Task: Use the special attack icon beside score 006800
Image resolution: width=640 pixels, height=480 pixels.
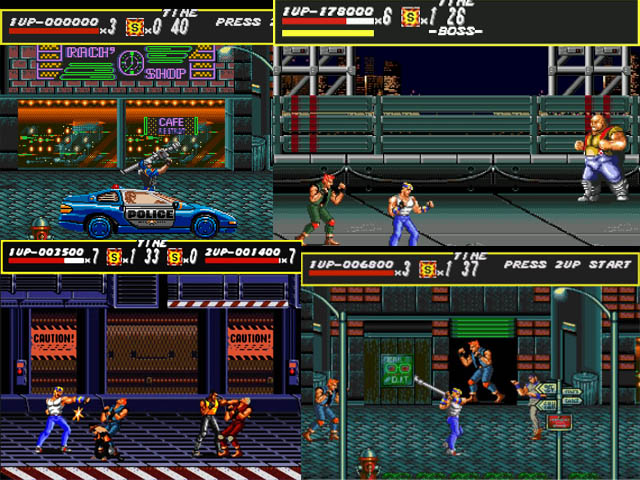Action: [428, 269]
